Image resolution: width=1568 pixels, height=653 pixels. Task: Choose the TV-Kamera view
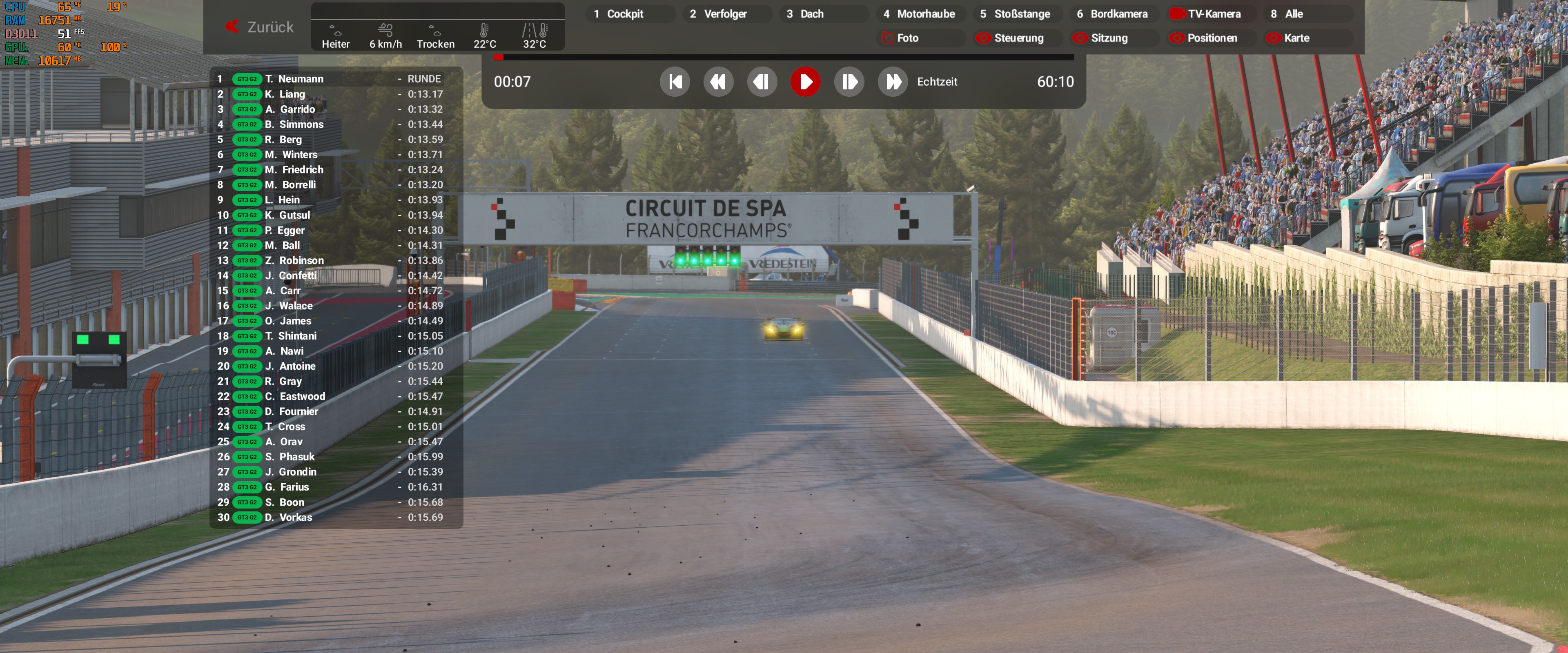tap(1213, 14)
